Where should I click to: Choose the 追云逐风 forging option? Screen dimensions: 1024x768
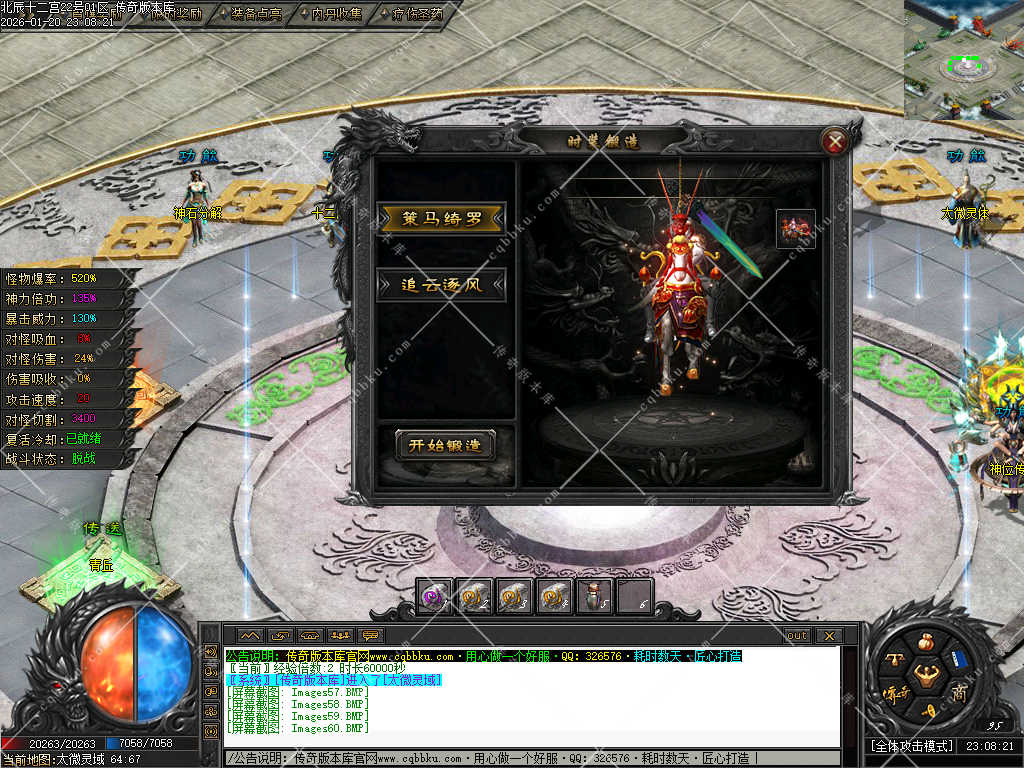(x=441, y=285)
